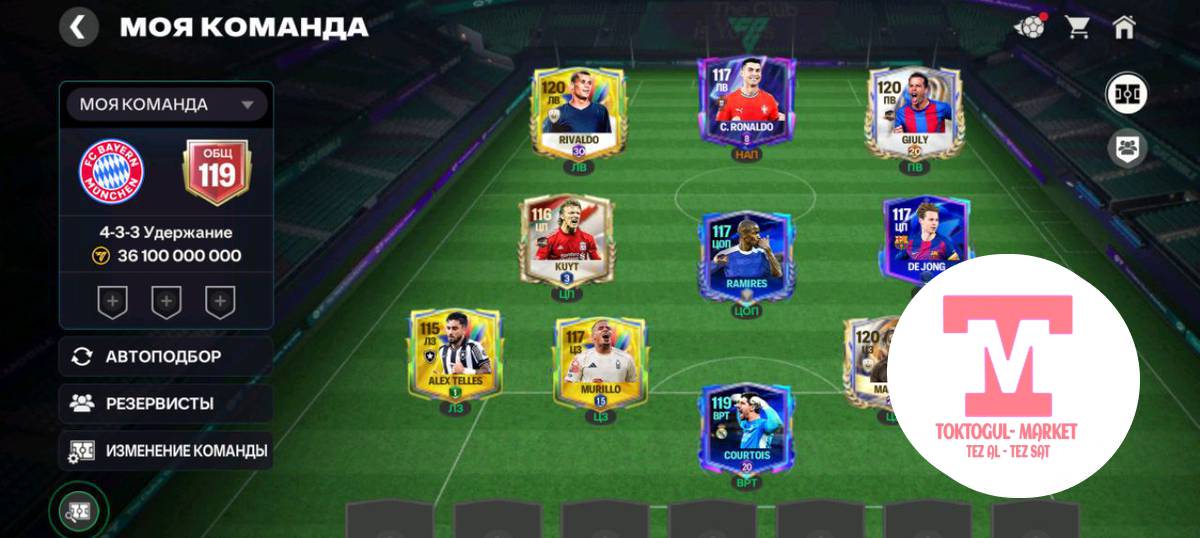Screen dimensions: 1200x538
Task: Return to the home screen
Action: [1125, 27]
